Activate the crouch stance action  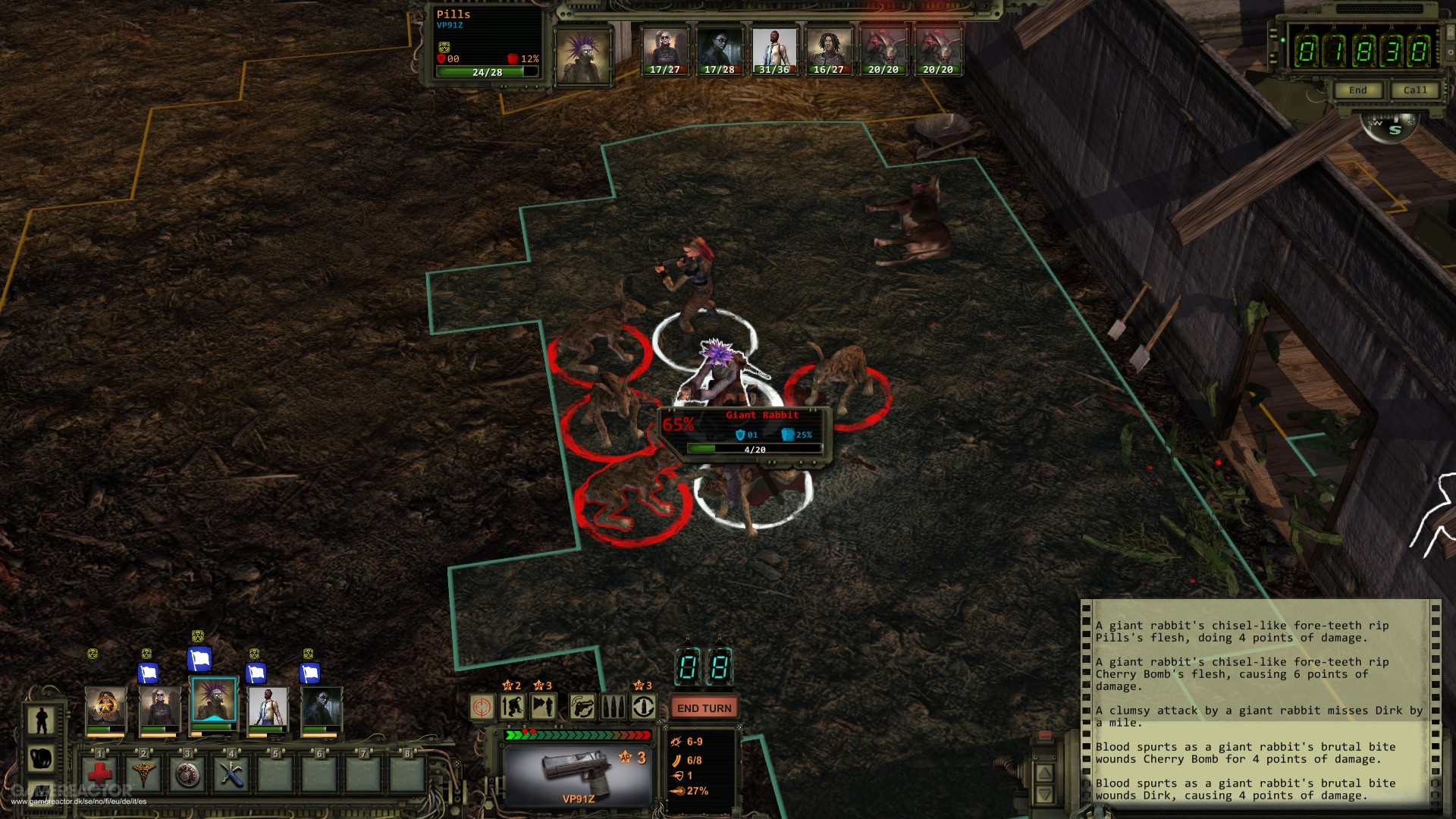pos(513,708)
